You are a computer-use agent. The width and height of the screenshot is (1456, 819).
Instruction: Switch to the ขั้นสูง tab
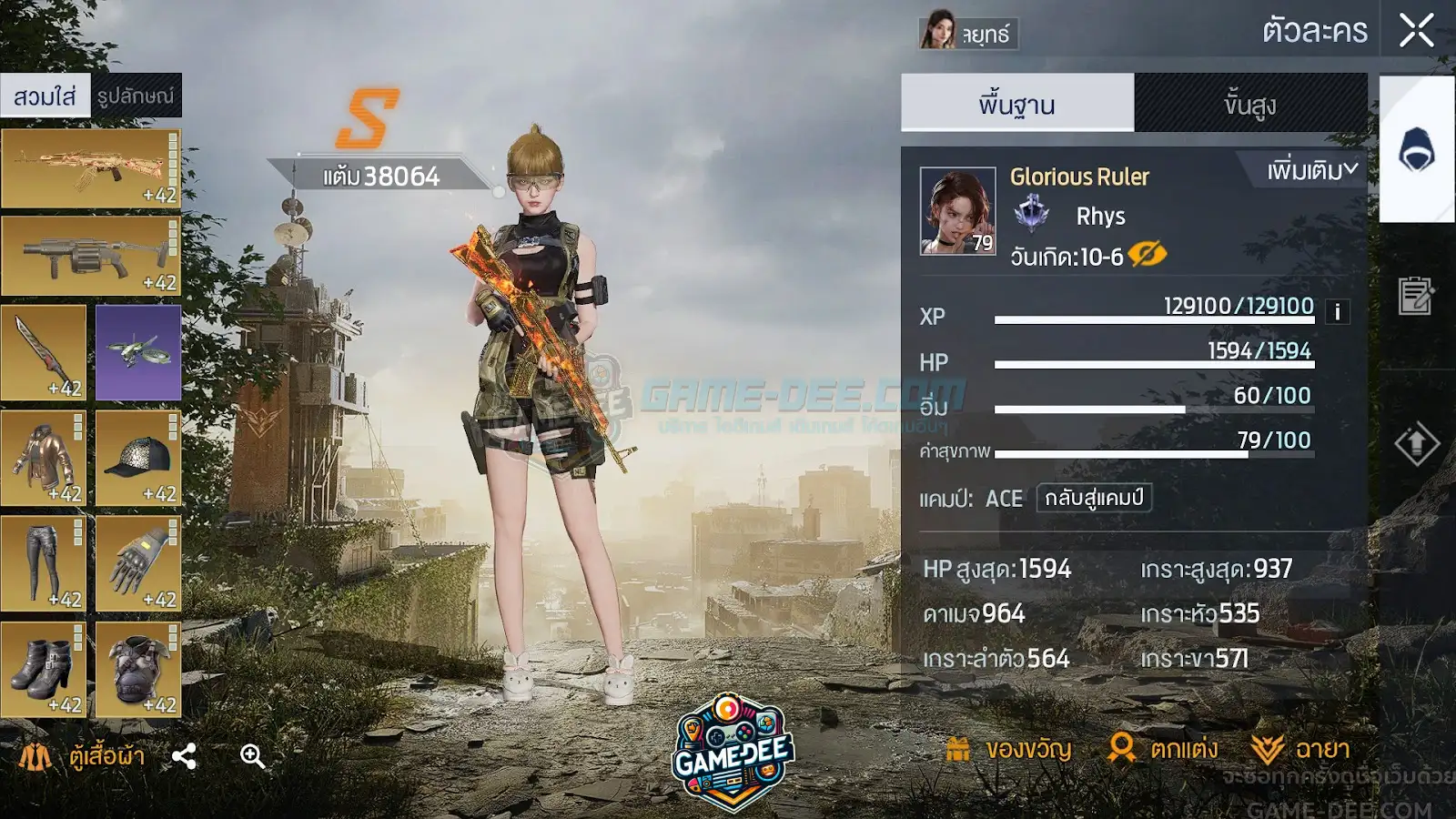click(x=1249, y=104)
